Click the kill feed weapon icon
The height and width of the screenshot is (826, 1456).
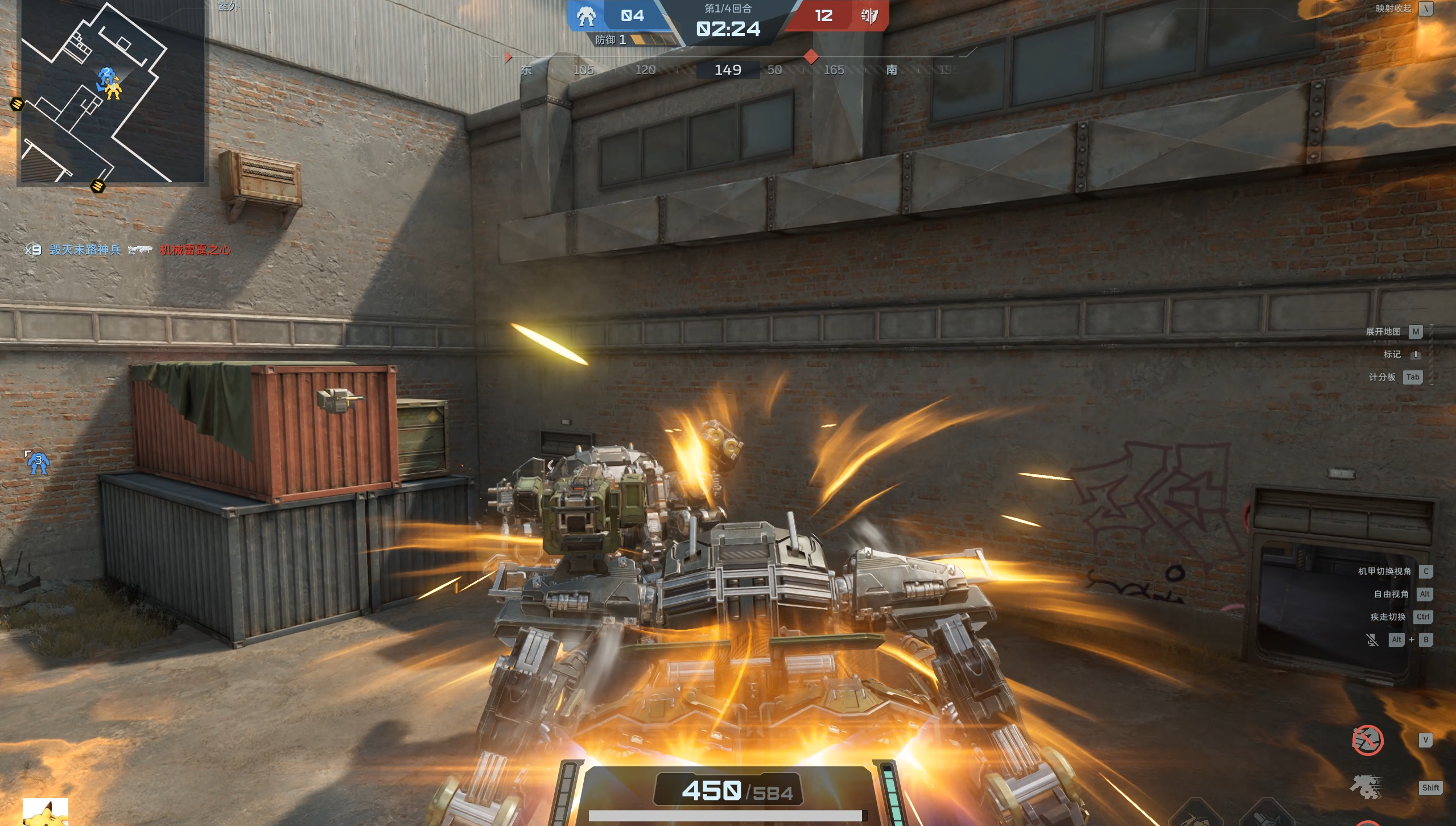pyautogui.click(x=140, y=250)
